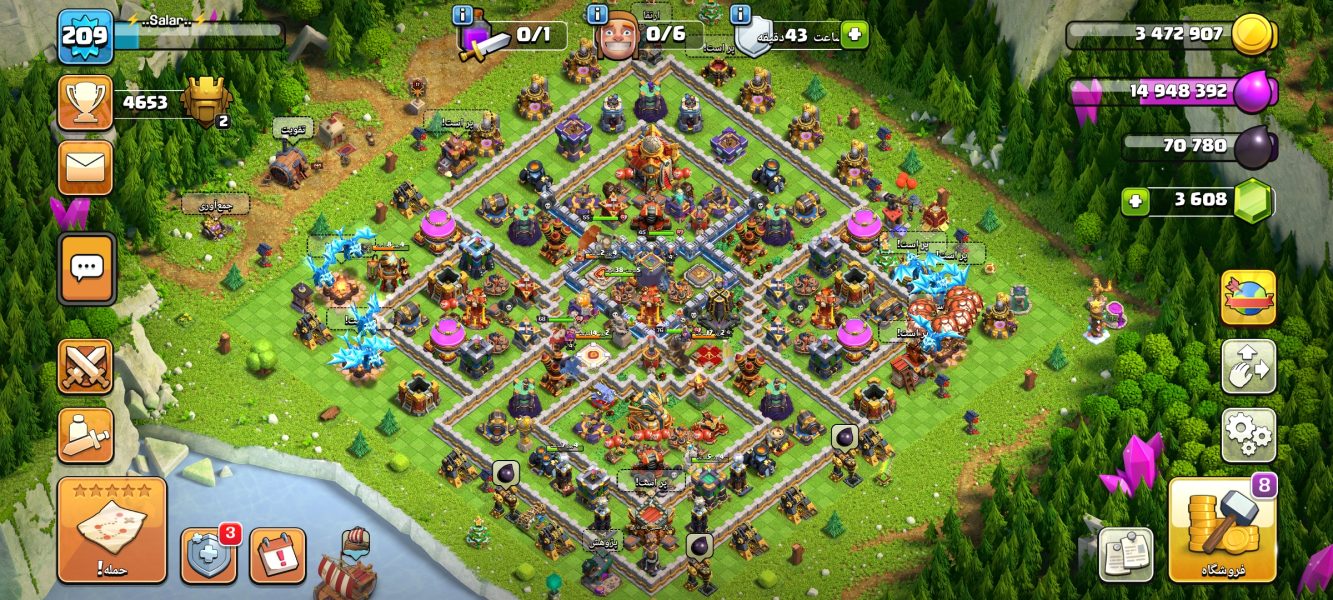Open the army overview sword button
The width and height of the screenshot is (1333, 600).
pos(85,435)
